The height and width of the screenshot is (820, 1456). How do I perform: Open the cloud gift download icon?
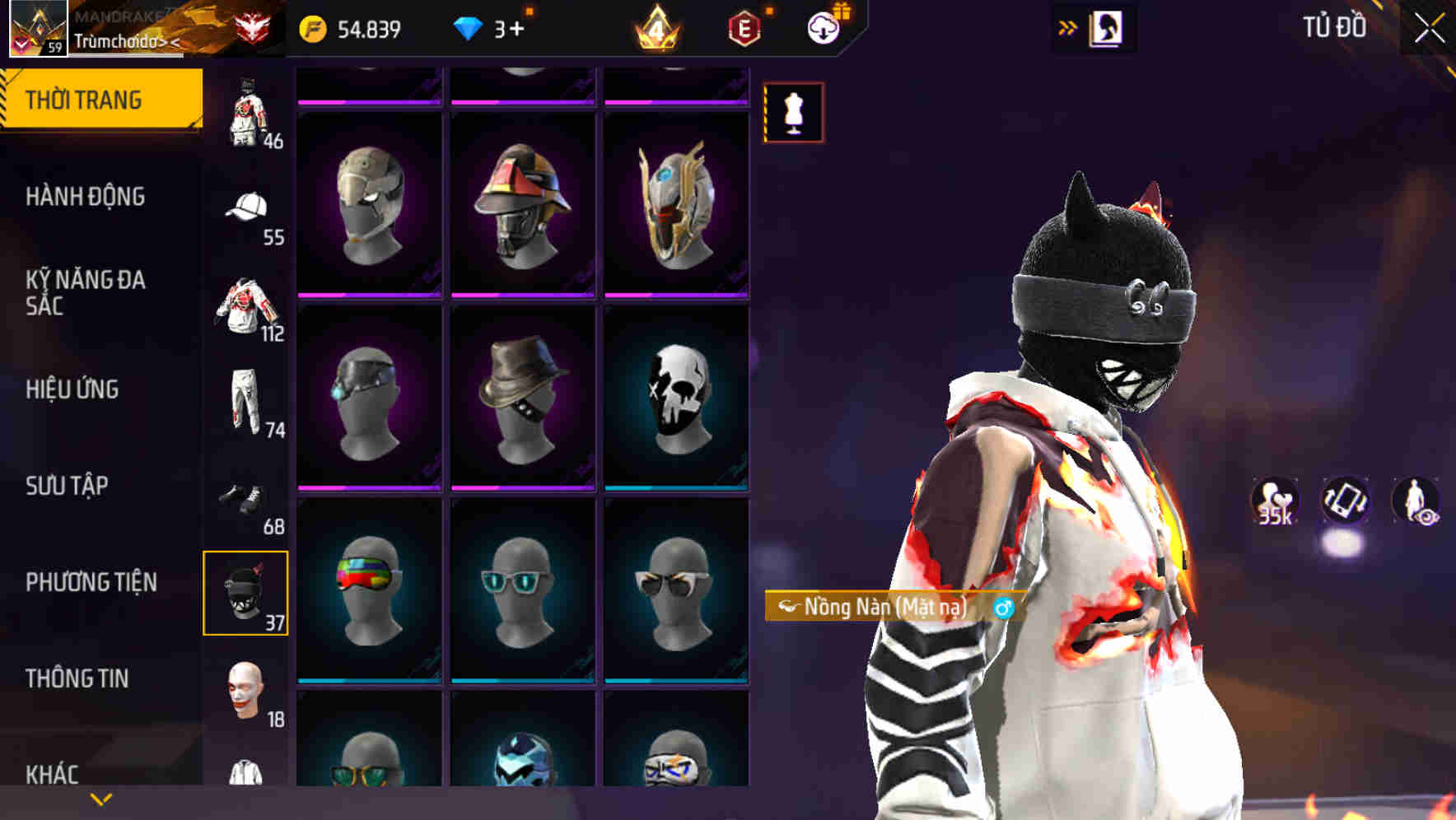tap(823, 27)
